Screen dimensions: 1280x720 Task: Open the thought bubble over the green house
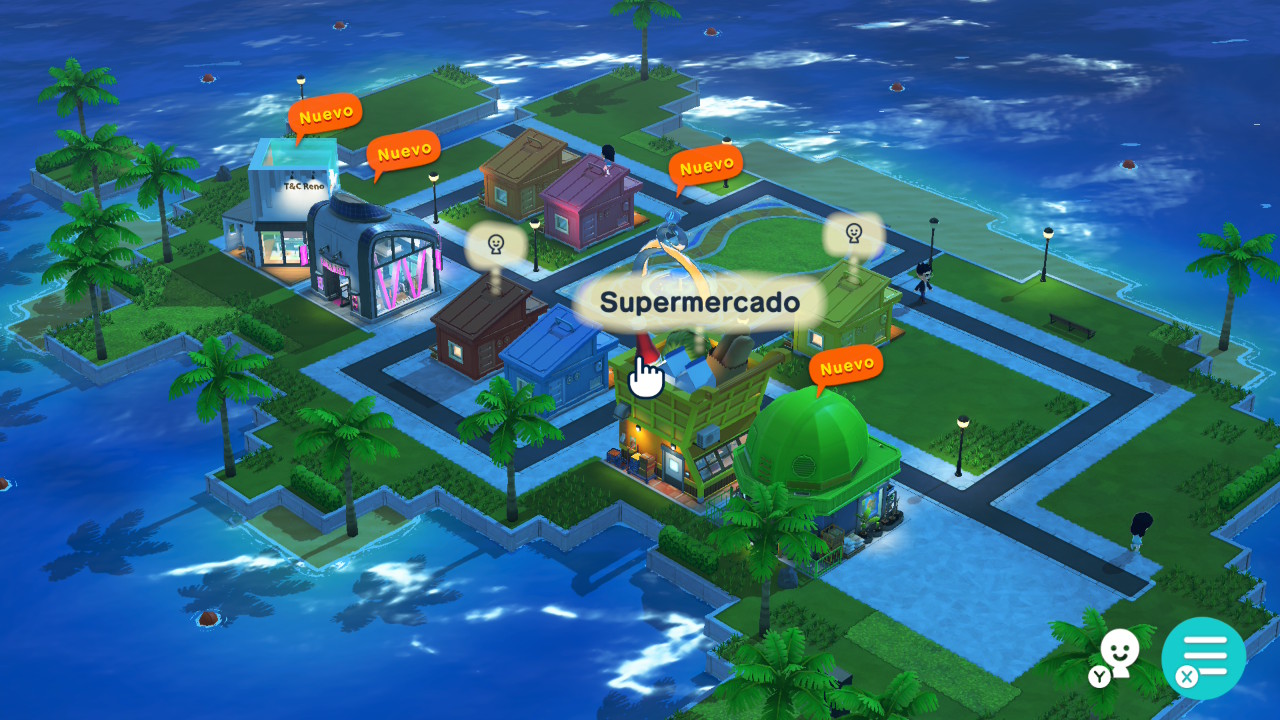852,235
